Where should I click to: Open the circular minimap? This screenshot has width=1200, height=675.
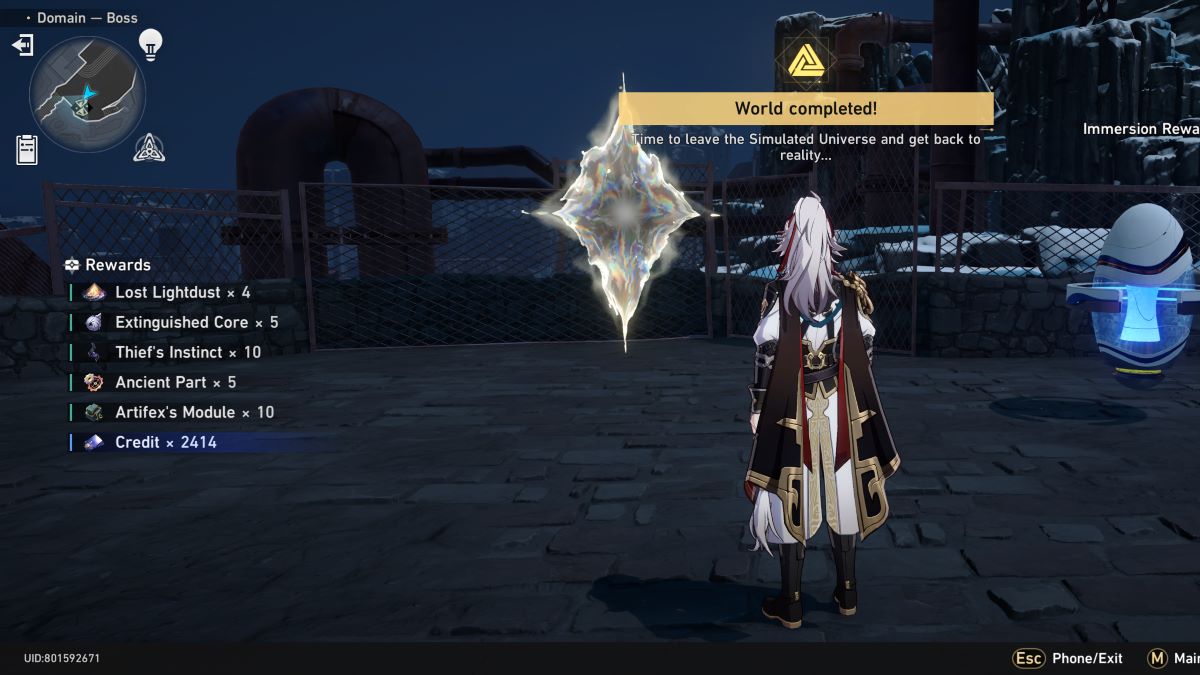click(87, 95)
